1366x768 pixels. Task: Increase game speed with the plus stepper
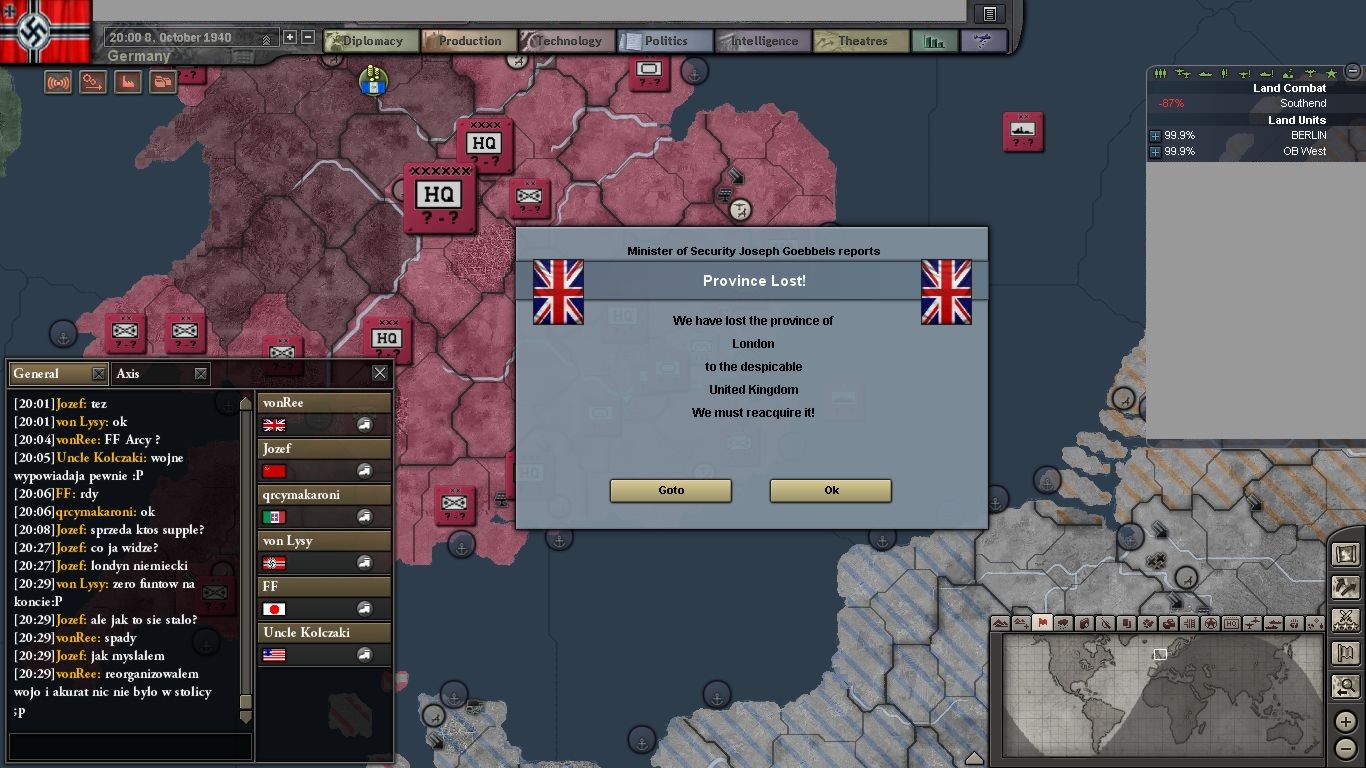pyautogui.click(x=290, y=37)
